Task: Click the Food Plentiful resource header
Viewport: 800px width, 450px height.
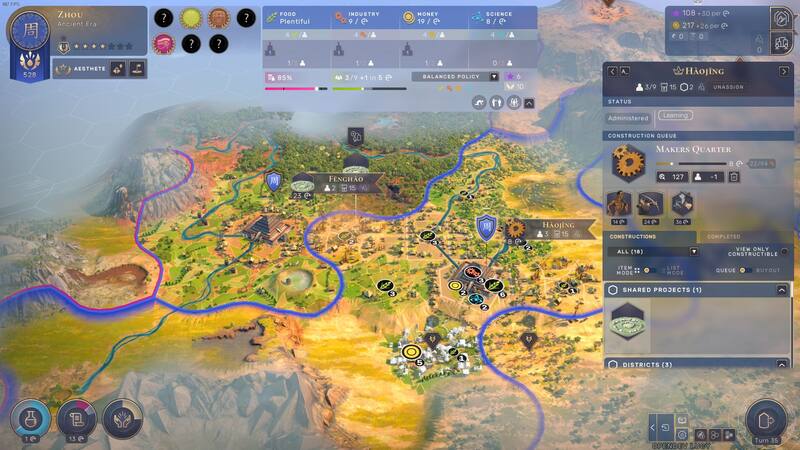Action: point(297,17)
